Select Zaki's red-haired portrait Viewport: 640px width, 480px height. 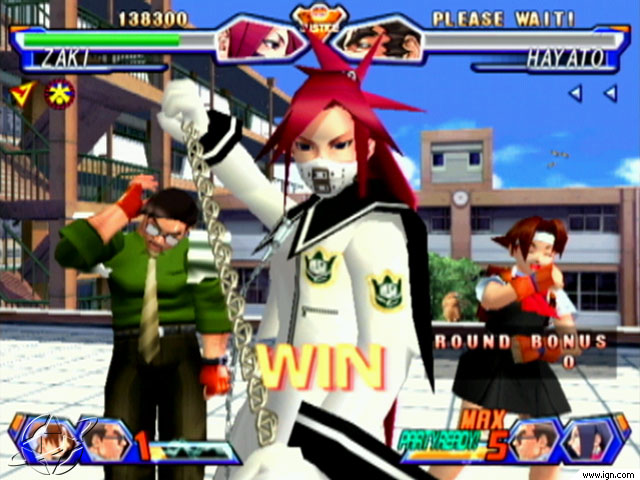point(254,40)
